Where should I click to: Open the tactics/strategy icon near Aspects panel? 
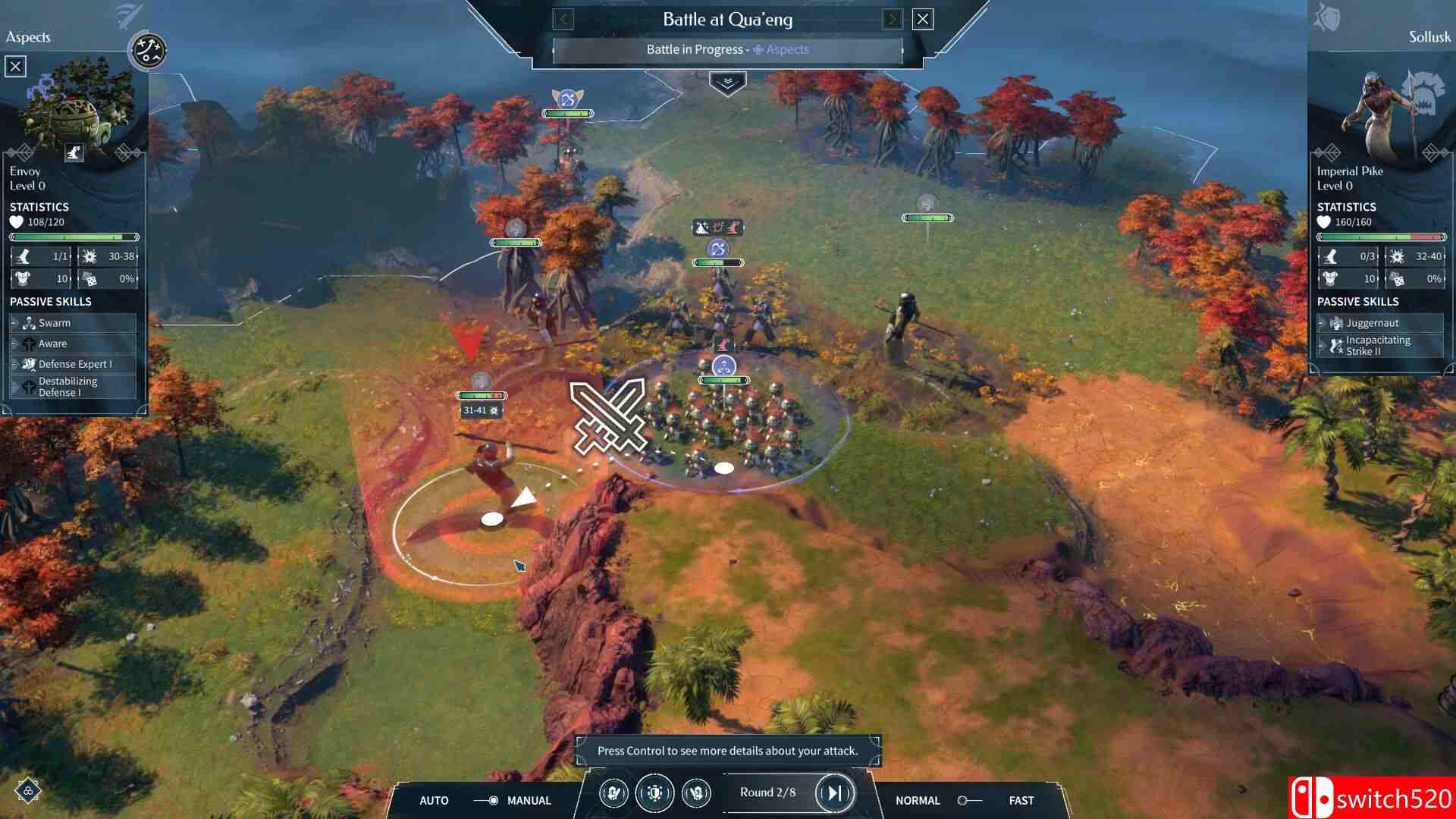point(147,52)
